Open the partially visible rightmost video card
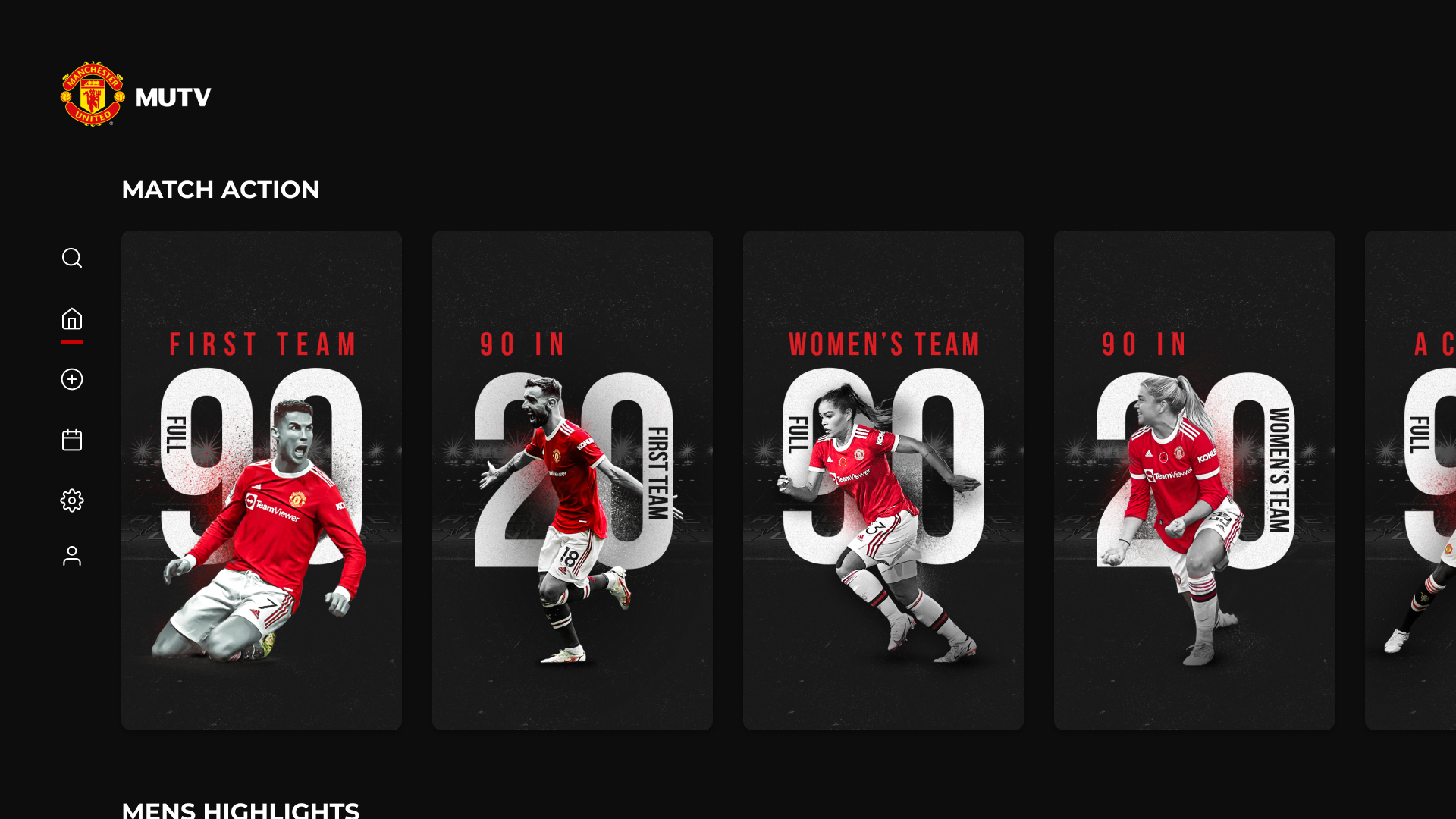Image resolution: width=1456 pixels, height=819 pixels. coord(1414,479)
